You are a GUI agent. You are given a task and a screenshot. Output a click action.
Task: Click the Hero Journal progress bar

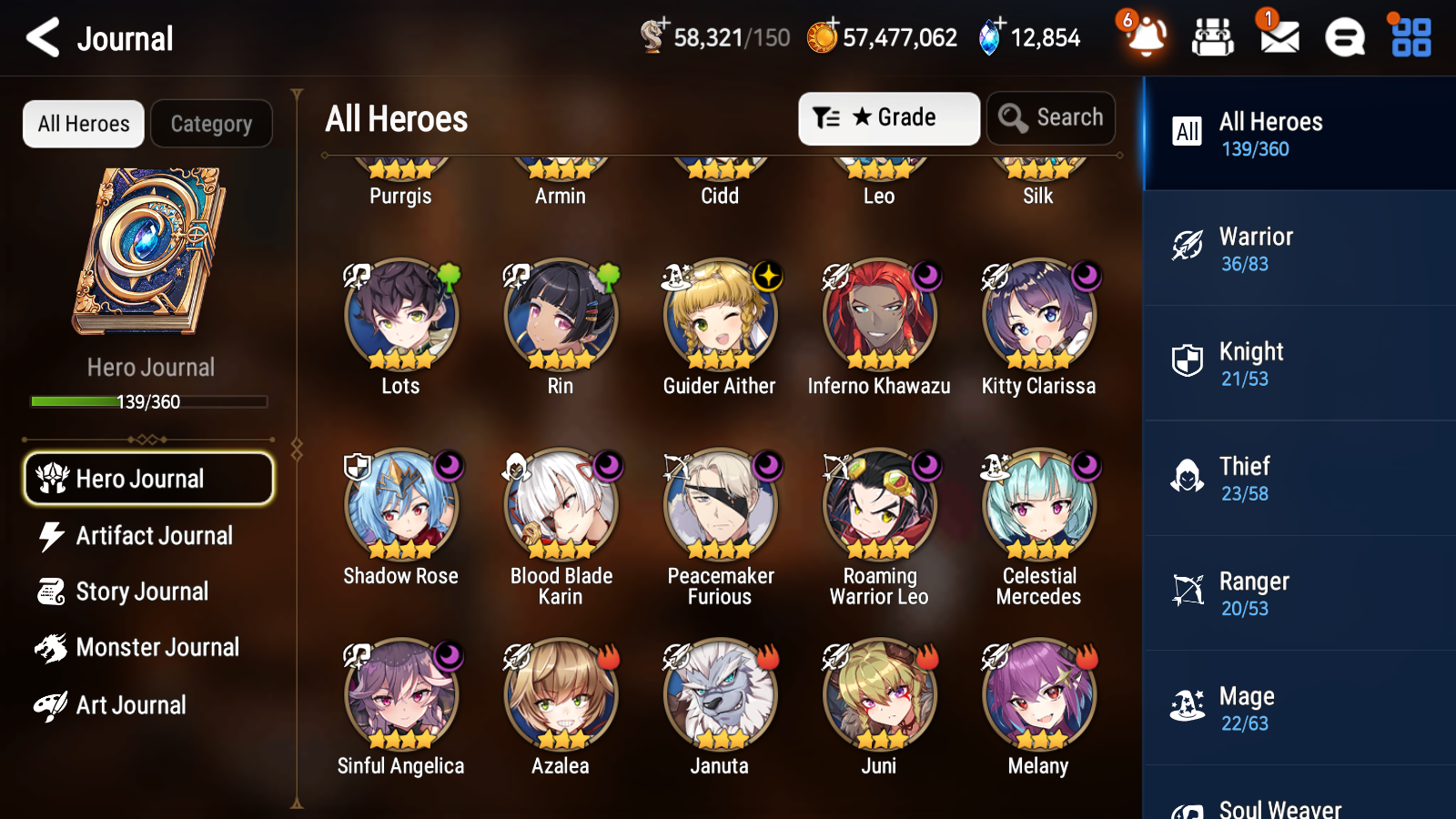click(148, 400)
